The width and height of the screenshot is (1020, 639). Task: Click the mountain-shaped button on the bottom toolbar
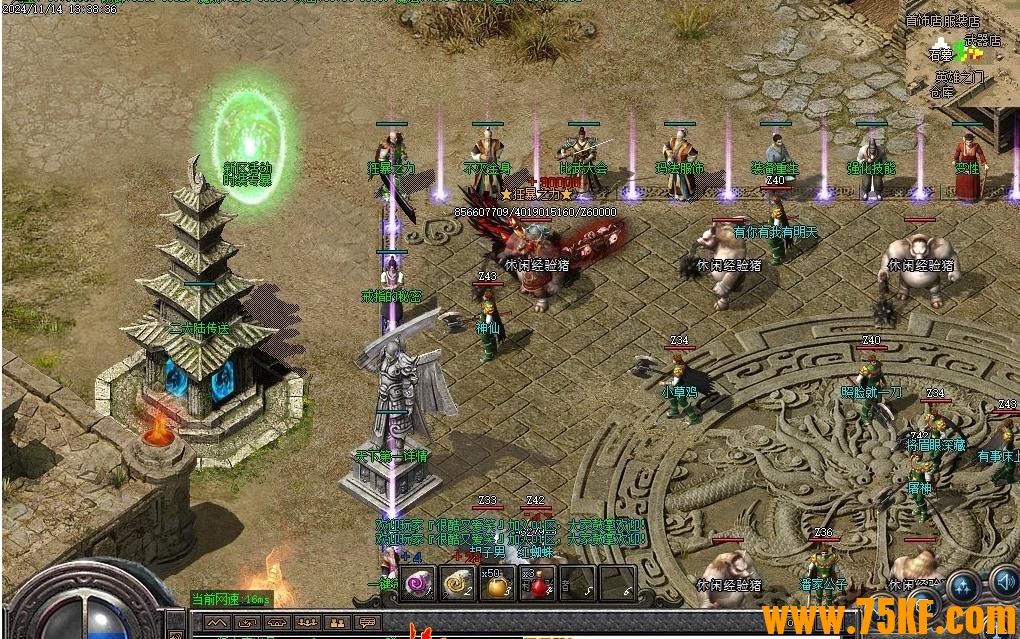tap(220, 623)
